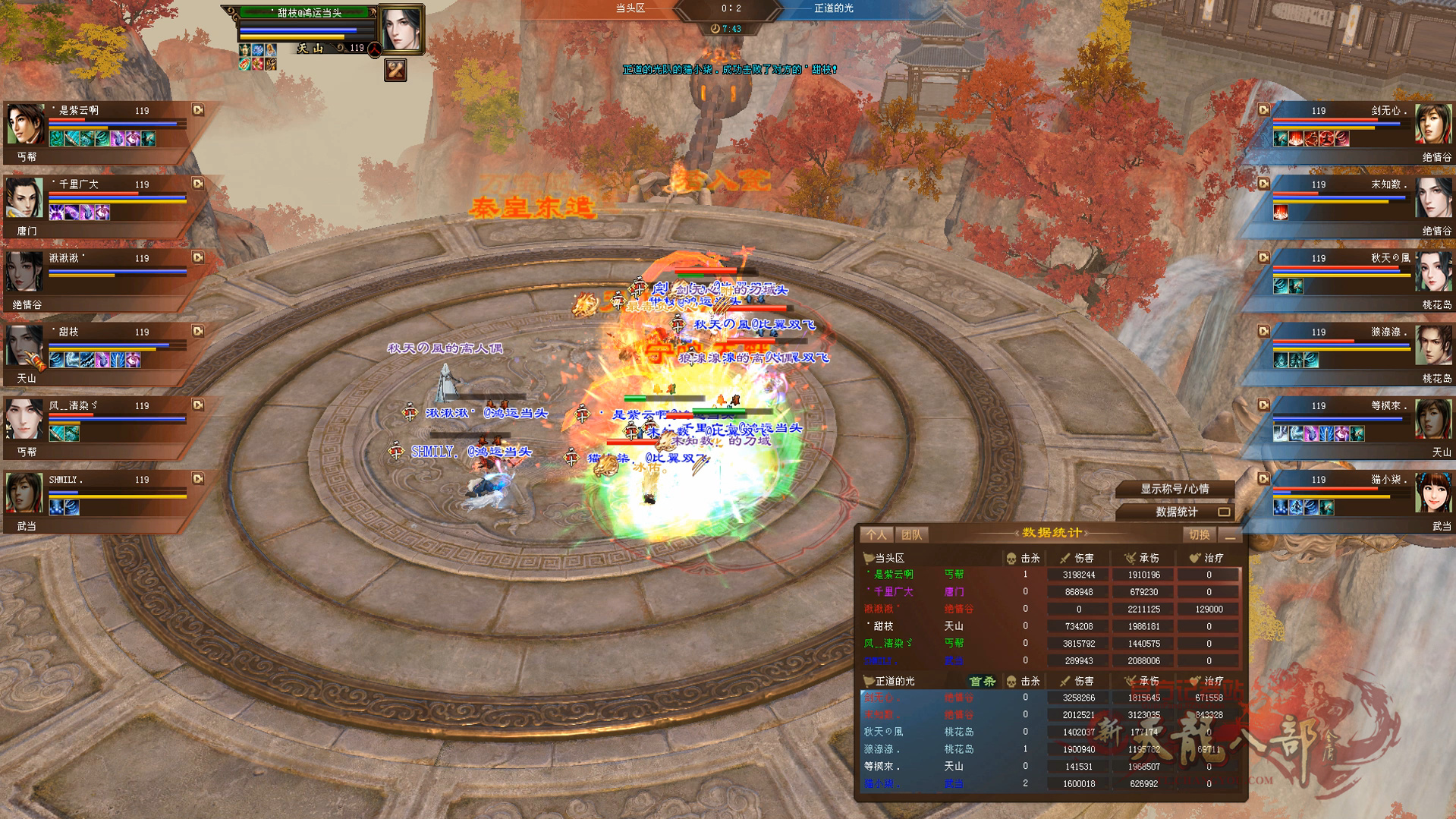Switch to the 团队 (team) stats tab

click(x=911, y=535)
